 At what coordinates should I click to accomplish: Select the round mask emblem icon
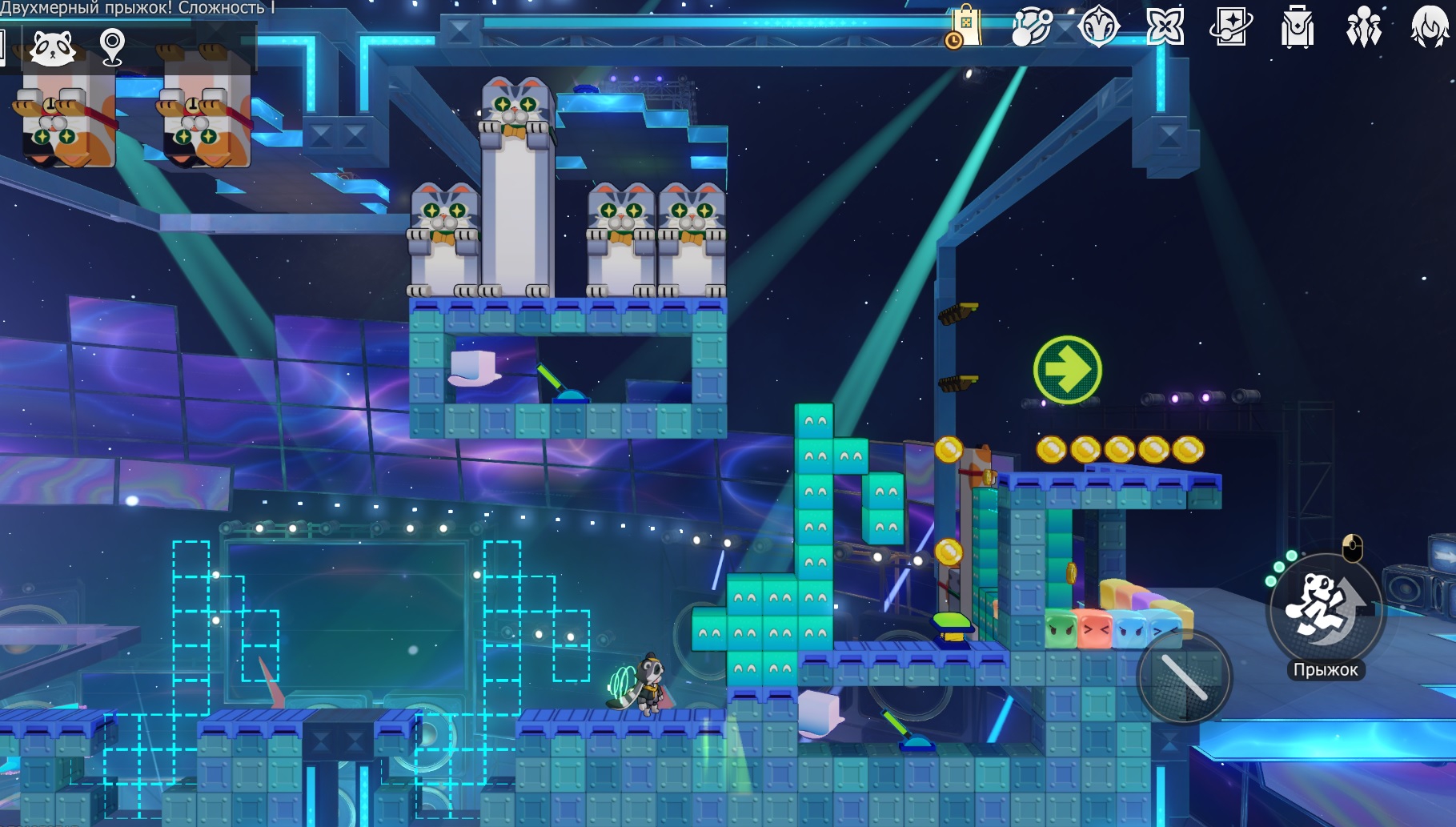coord(1098,28)
